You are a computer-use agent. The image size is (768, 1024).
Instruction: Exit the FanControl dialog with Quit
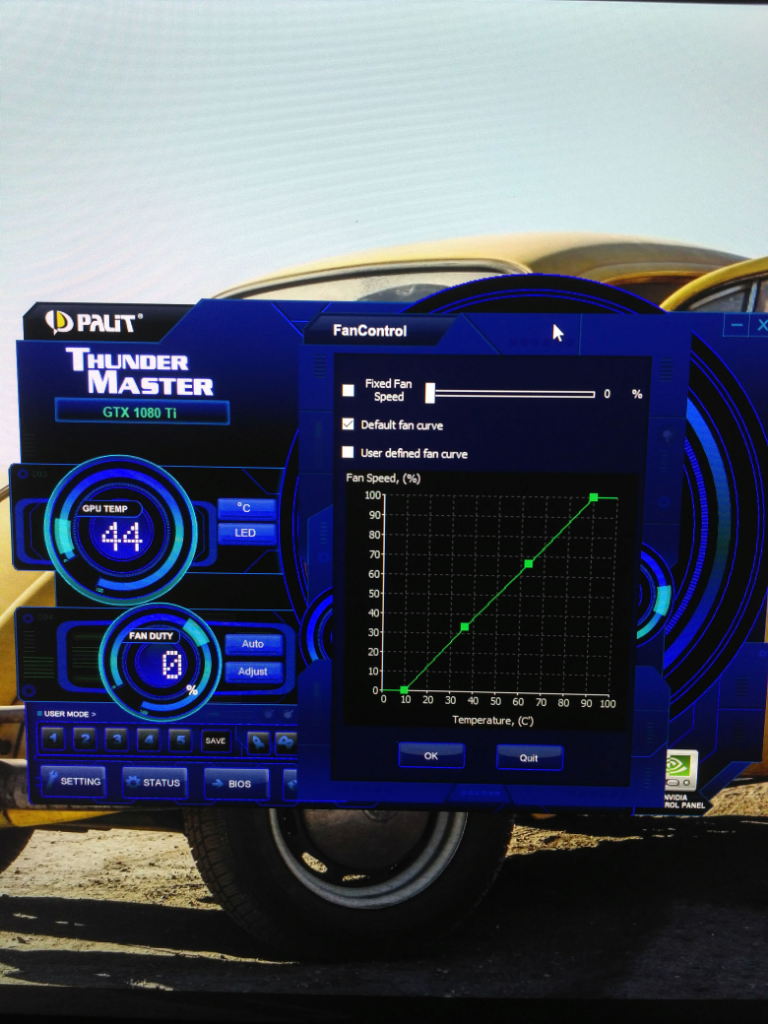529,758
